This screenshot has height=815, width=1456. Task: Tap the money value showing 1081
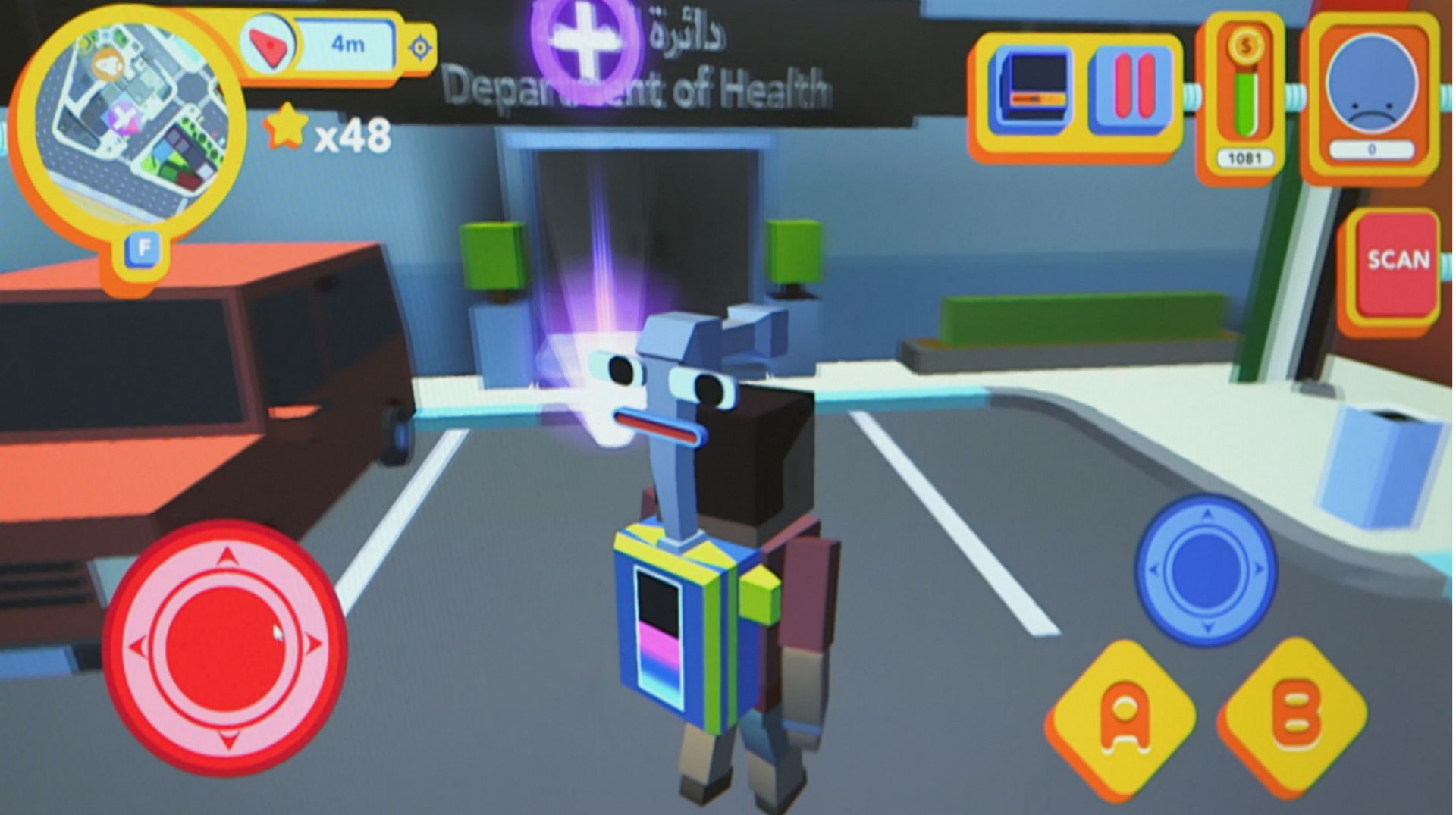1245,158
